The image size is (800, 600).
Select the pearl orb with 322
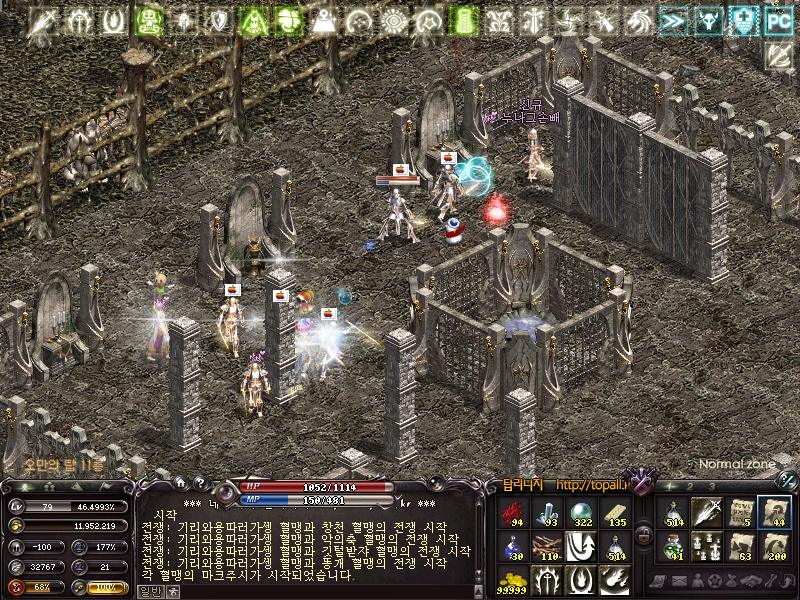(582, 513)
